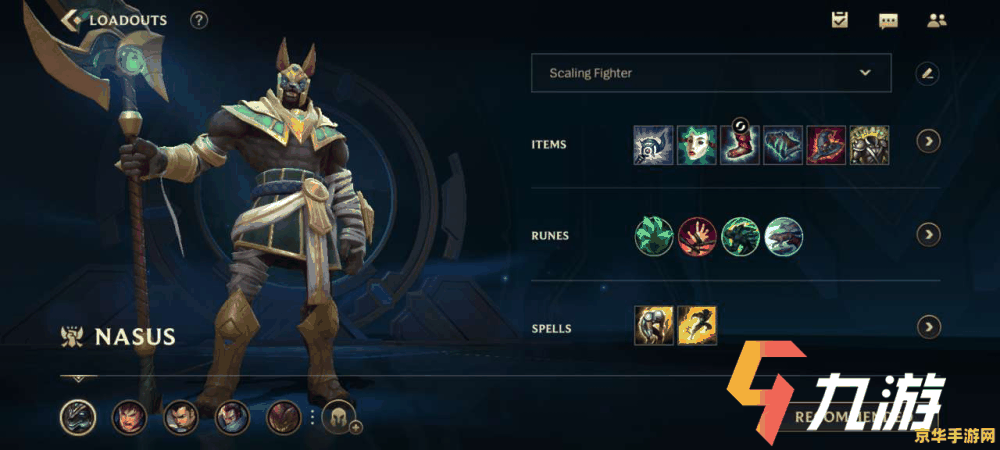Expand the Scaling Fighter loadout dropdown
Image resolution: width=1000 pixels, height=450 pixels.
pos(866,73)
